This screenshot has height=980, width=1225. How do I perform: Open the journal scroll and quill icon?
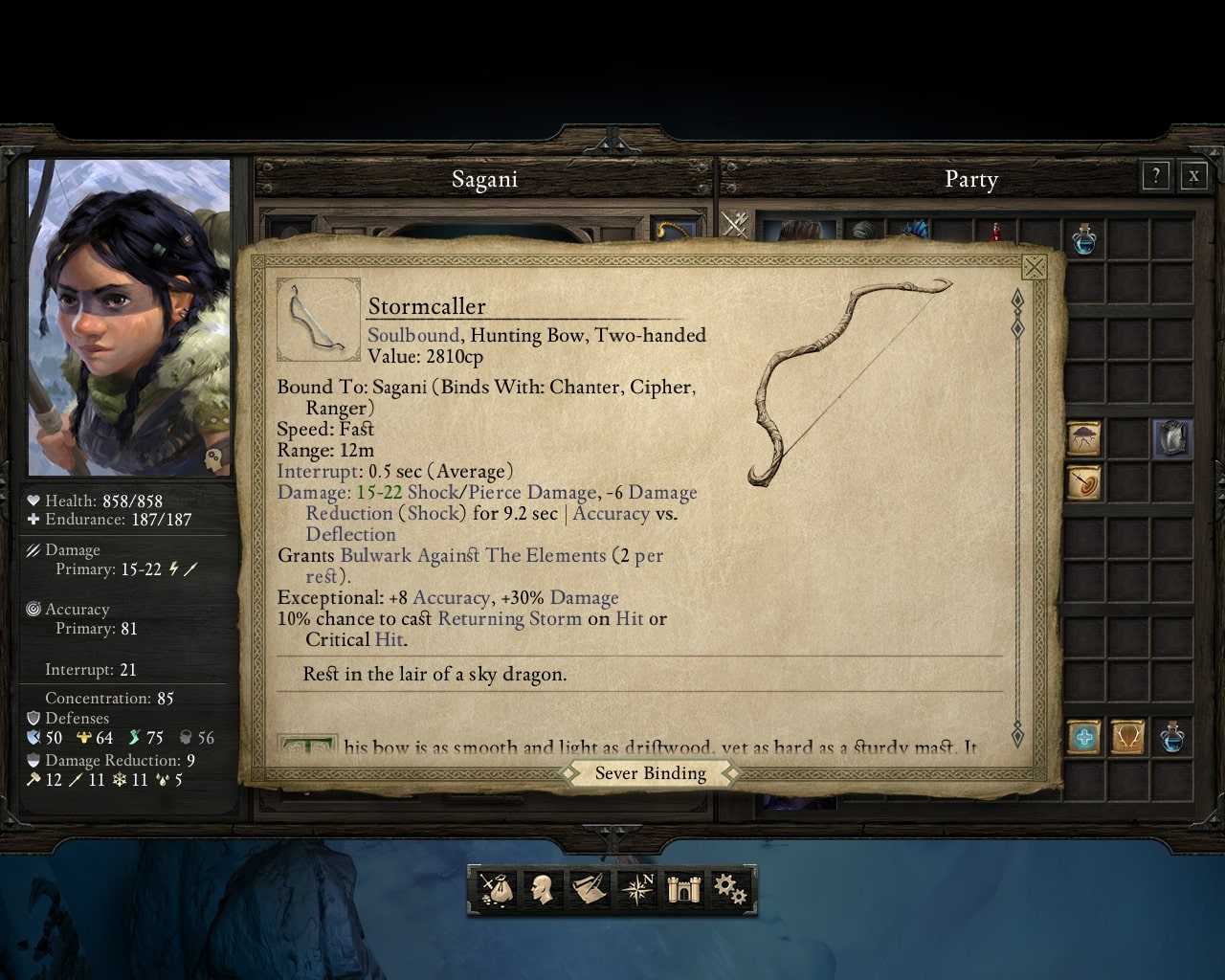coord(590,889)
